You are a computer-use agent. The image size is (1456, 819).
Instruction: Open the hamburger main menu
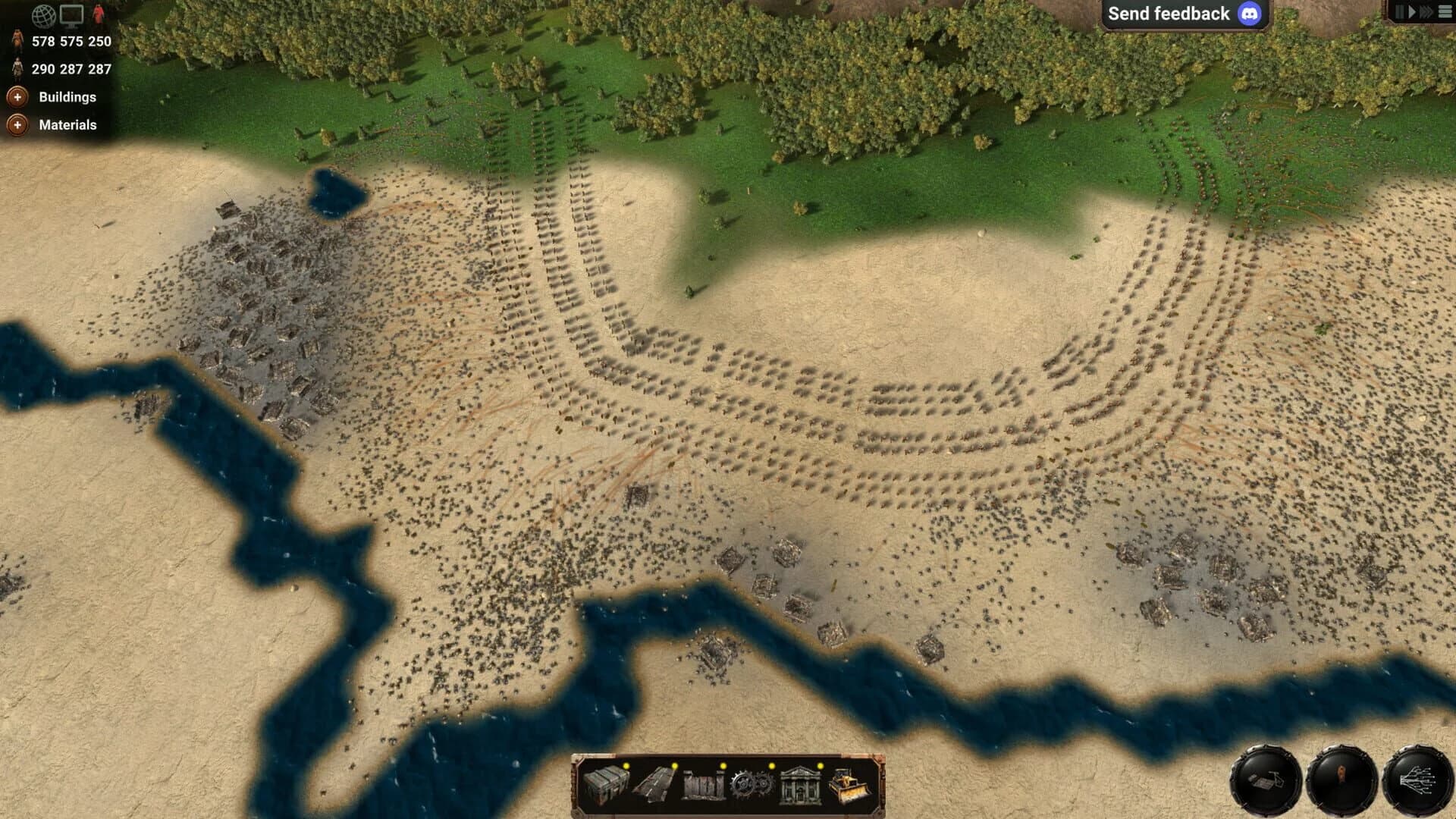pos(1445,12)
